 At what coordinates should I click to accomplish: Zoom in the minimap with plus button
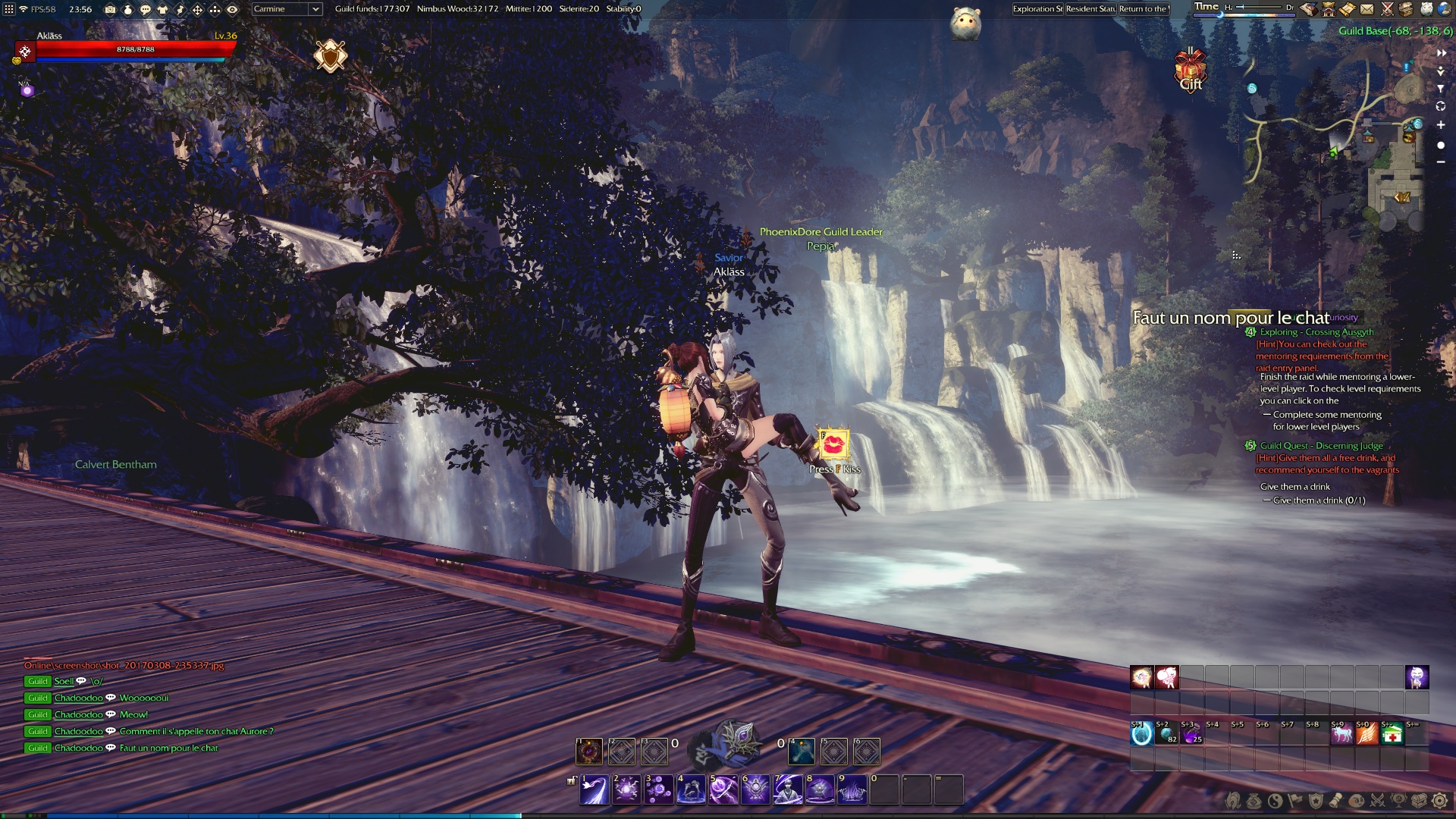(x=1441, y=125)
